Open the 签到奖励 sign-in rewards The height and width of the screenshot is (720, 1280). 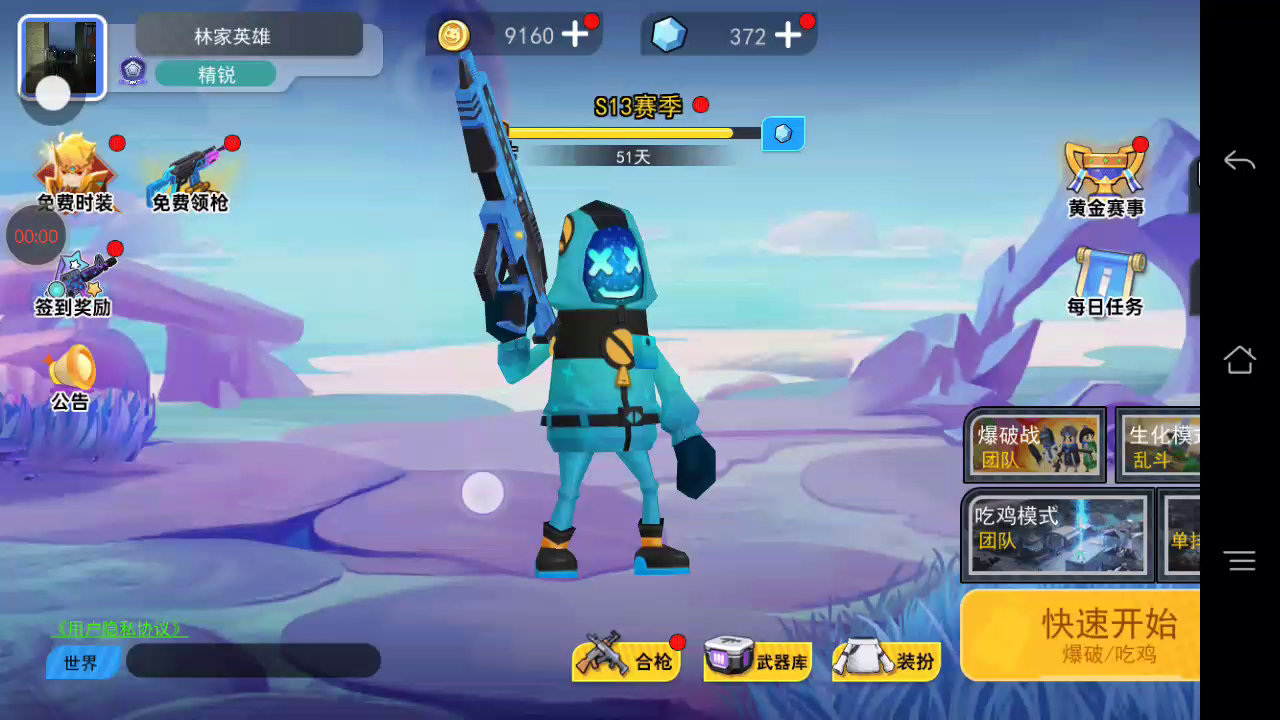(x=73, y=283)
